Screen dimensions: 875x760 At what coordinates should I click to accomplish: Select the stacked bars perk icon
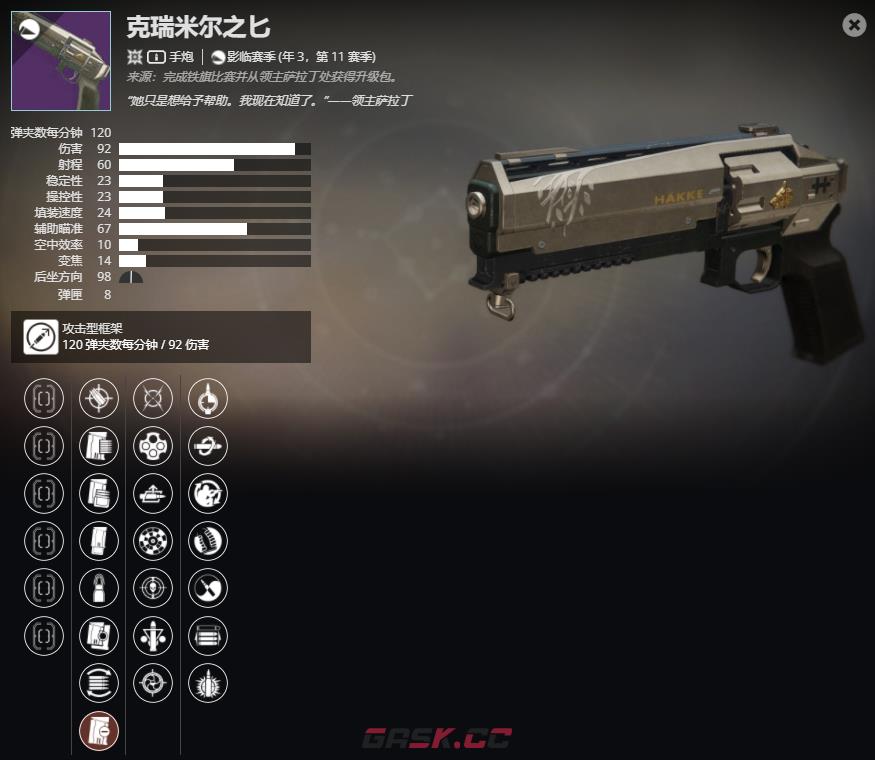(x=208, y=636)
